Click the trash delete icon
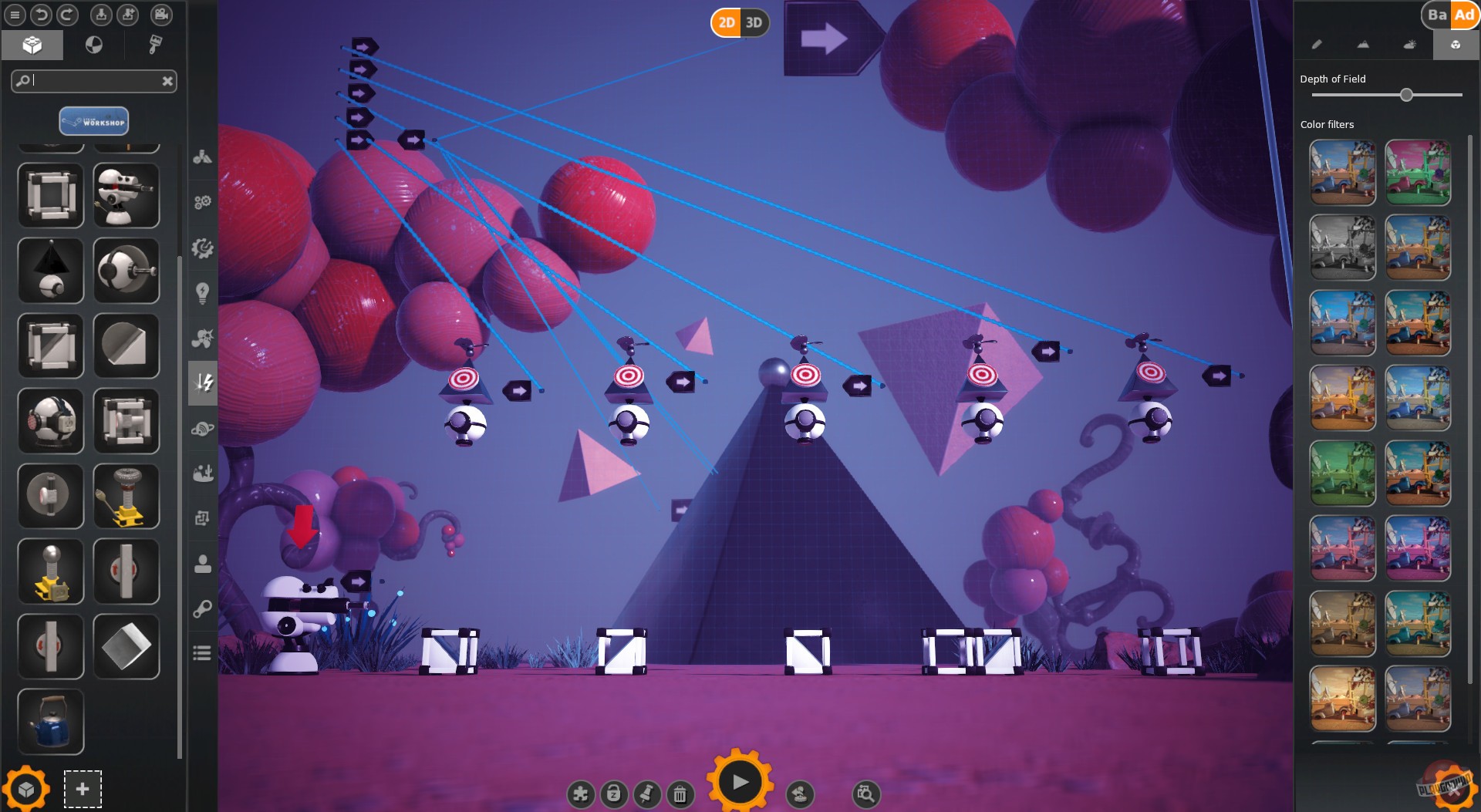The width and height of the screenshot is (1481, 812). (680, 793)
